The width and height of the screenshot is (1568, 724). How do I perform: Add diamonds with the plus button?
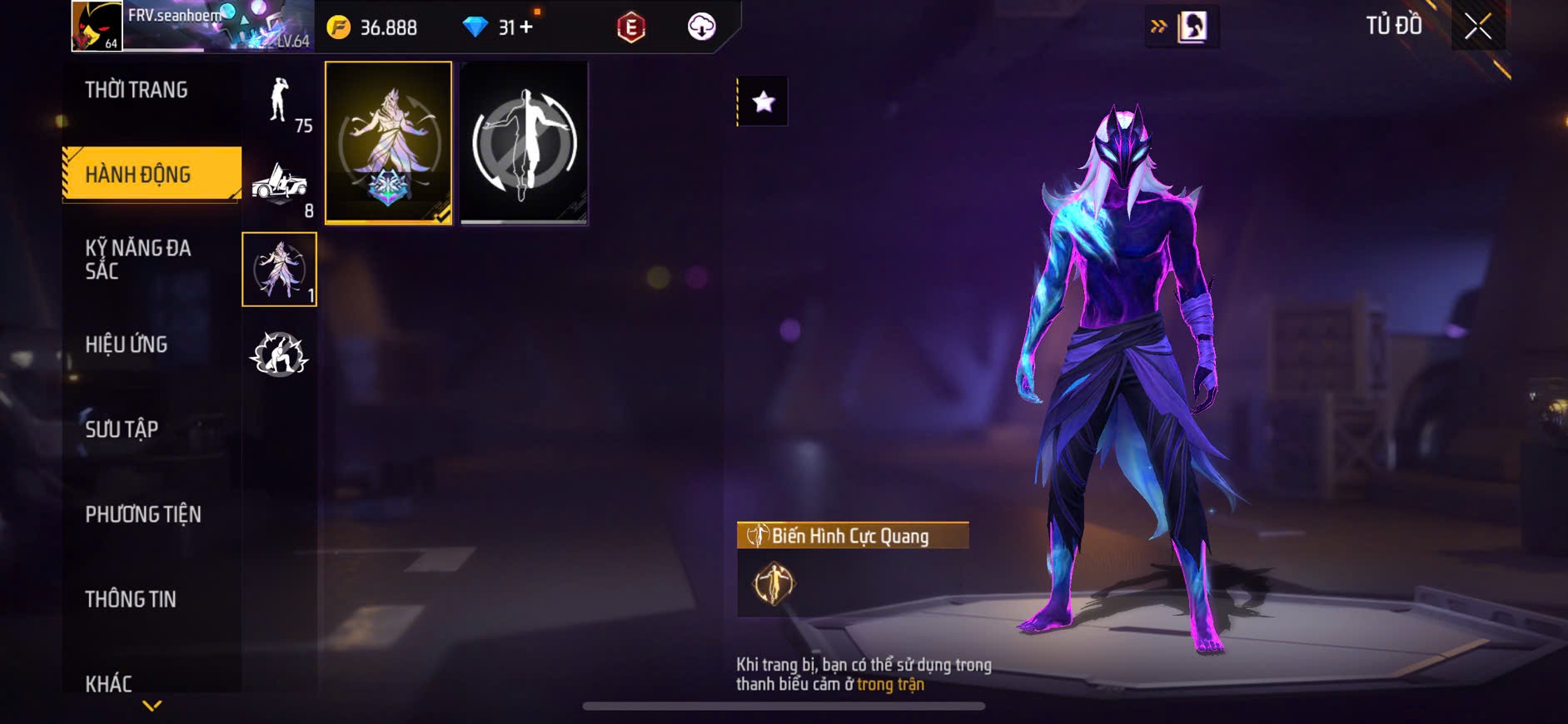(526, 27)
